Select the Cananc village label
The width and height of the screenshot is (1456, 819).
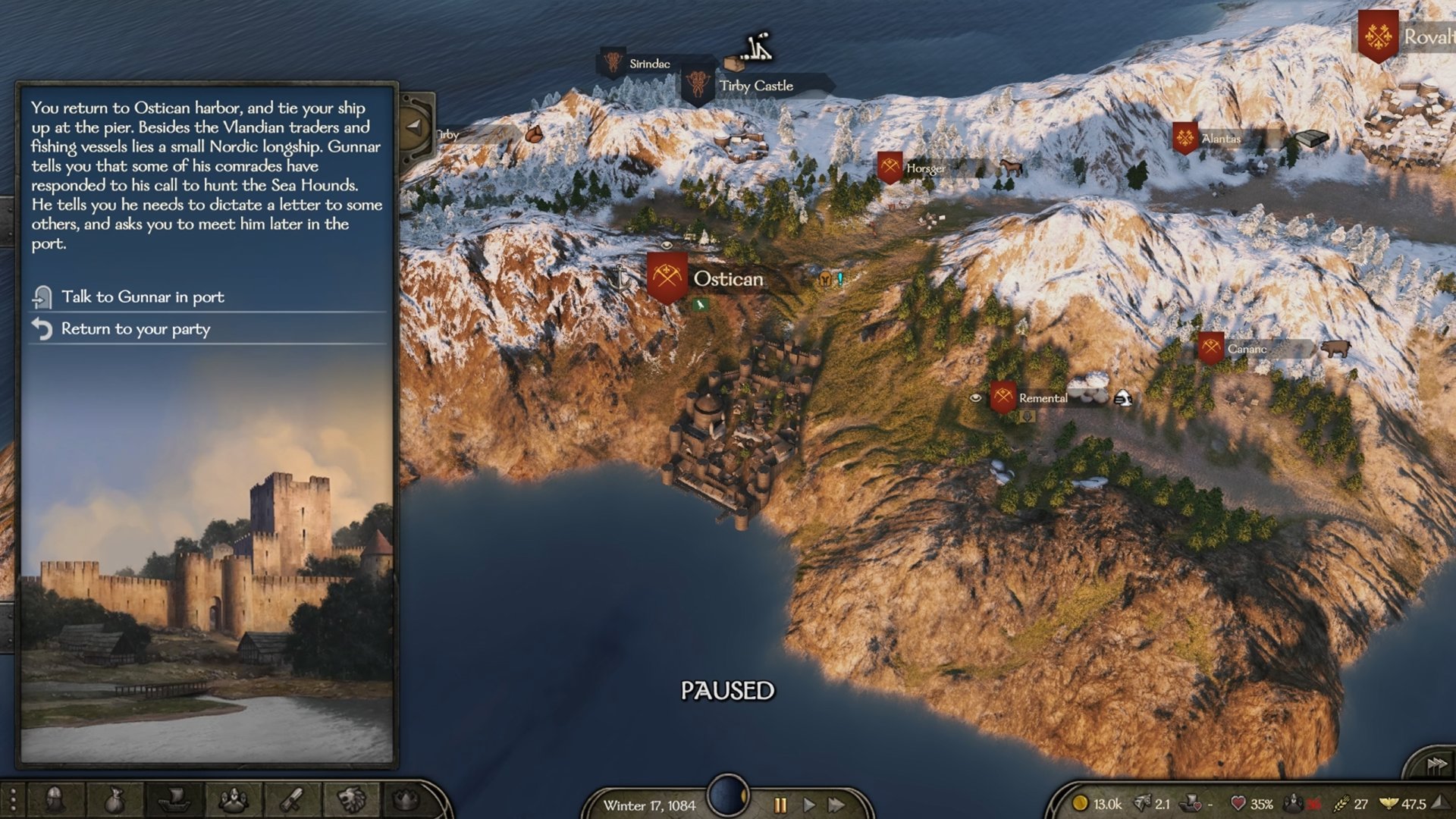[x=1247, y=349]
